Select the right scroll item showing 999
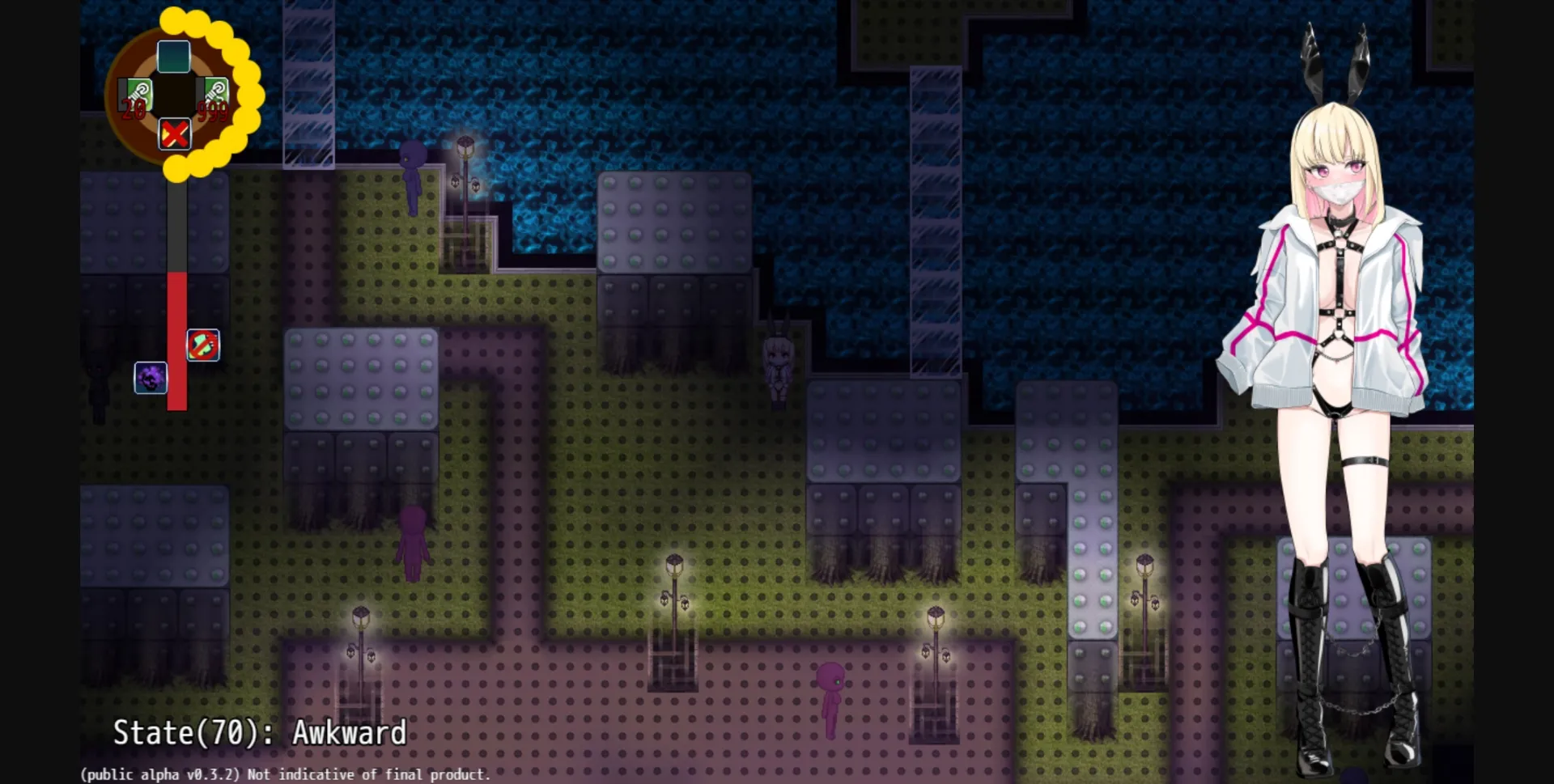The height and width of the screenshot is (784, 1554). [213, 91]
